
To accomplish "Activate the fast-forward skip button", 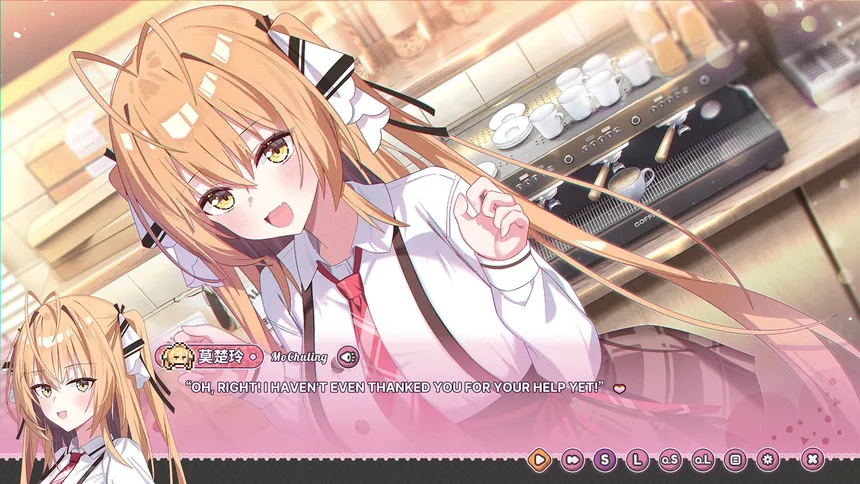I will pos(572,460).
